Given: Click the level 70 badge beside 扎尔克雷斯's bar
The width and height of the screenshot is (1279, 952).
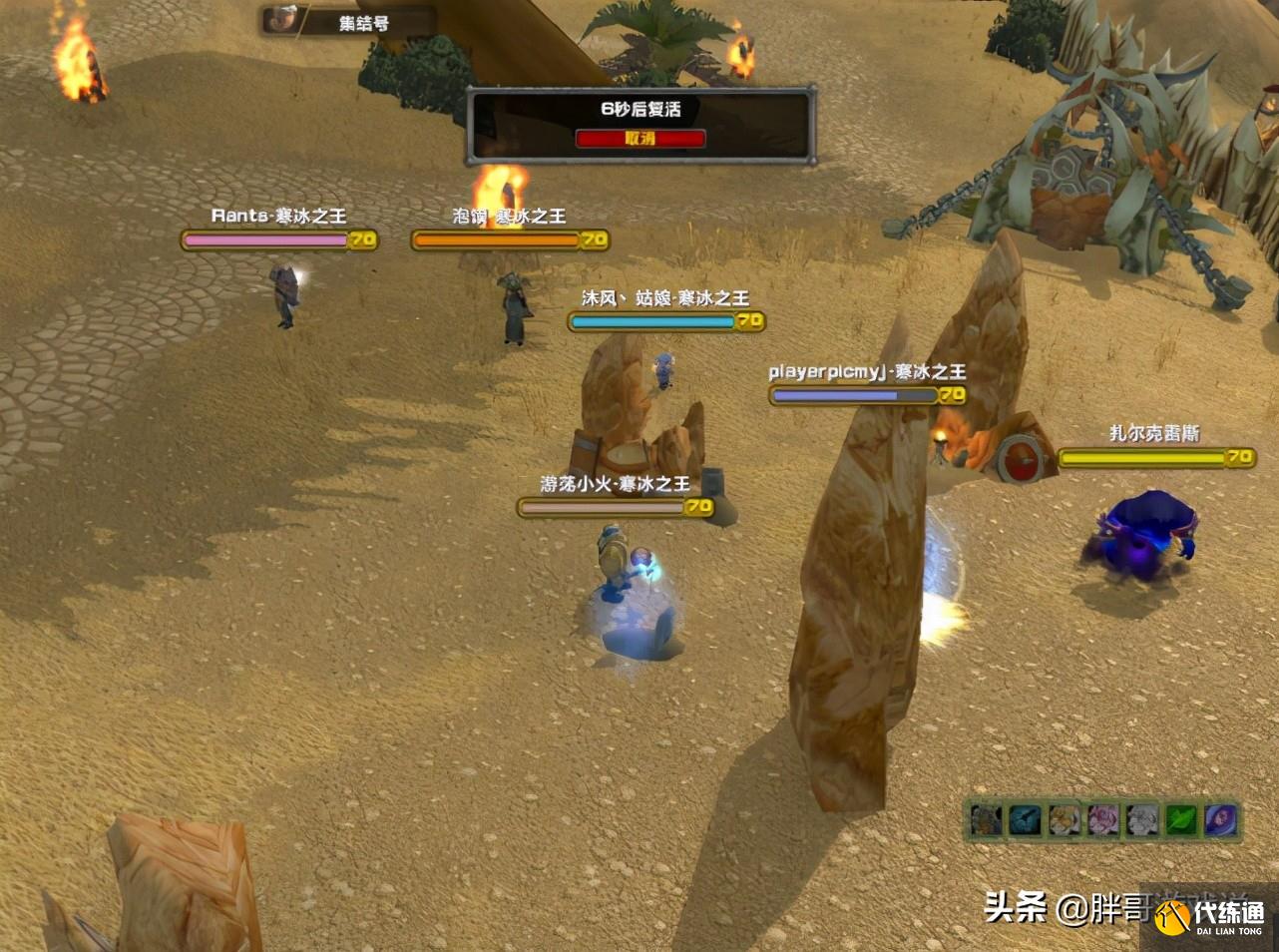Looking at the screenshot, I should [1240, 458].
